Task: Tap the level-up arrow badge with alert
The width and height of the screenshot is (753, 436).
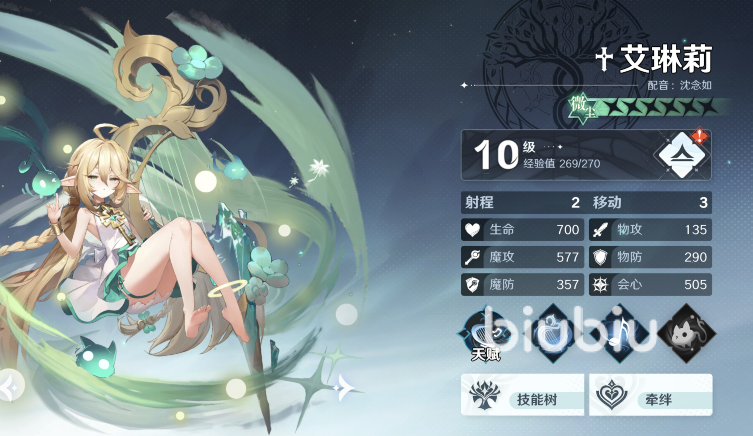Action: click(682, 154)
